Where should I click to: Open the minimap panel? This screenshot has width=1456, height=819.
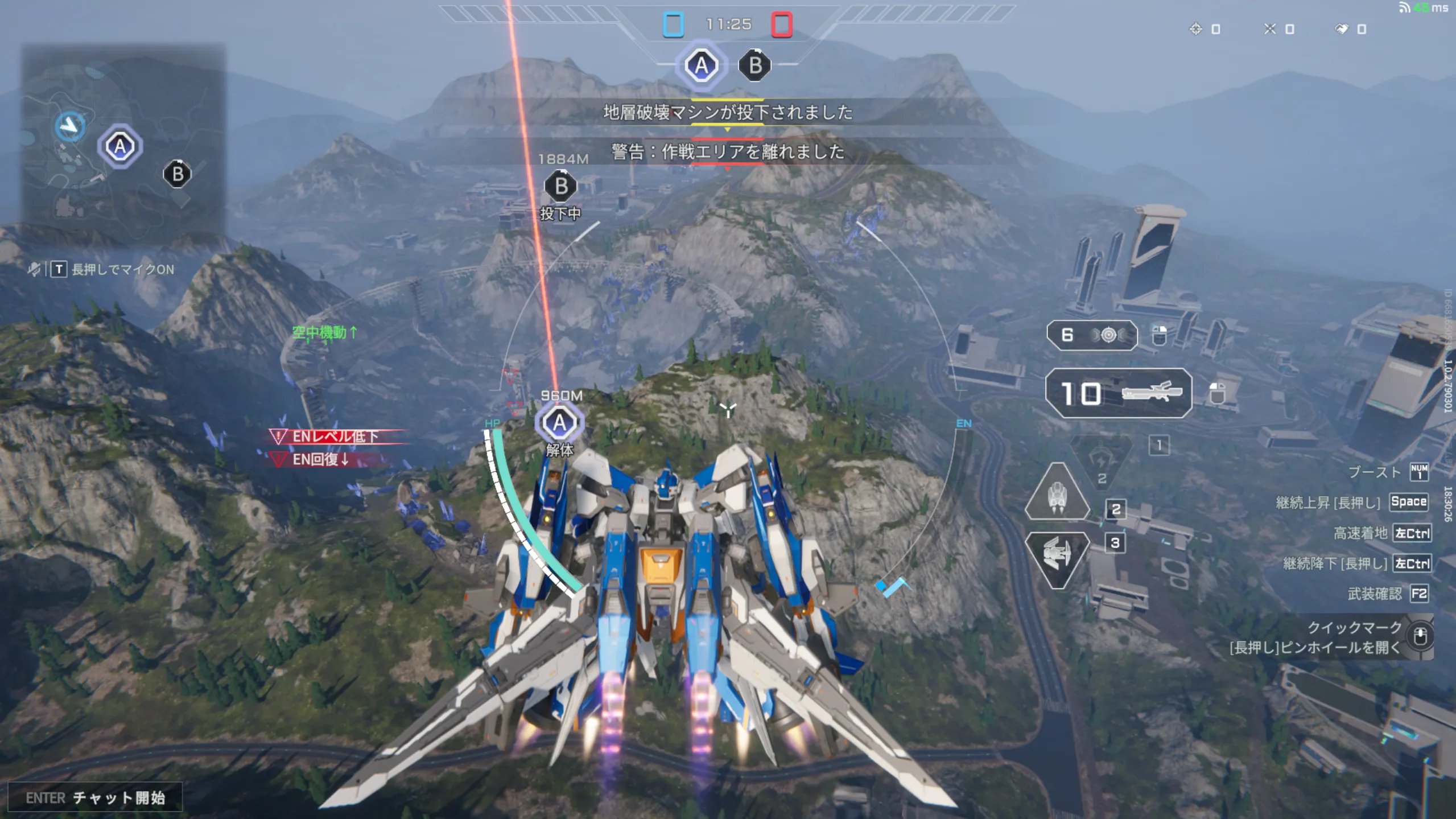click(x=123, y=145)
